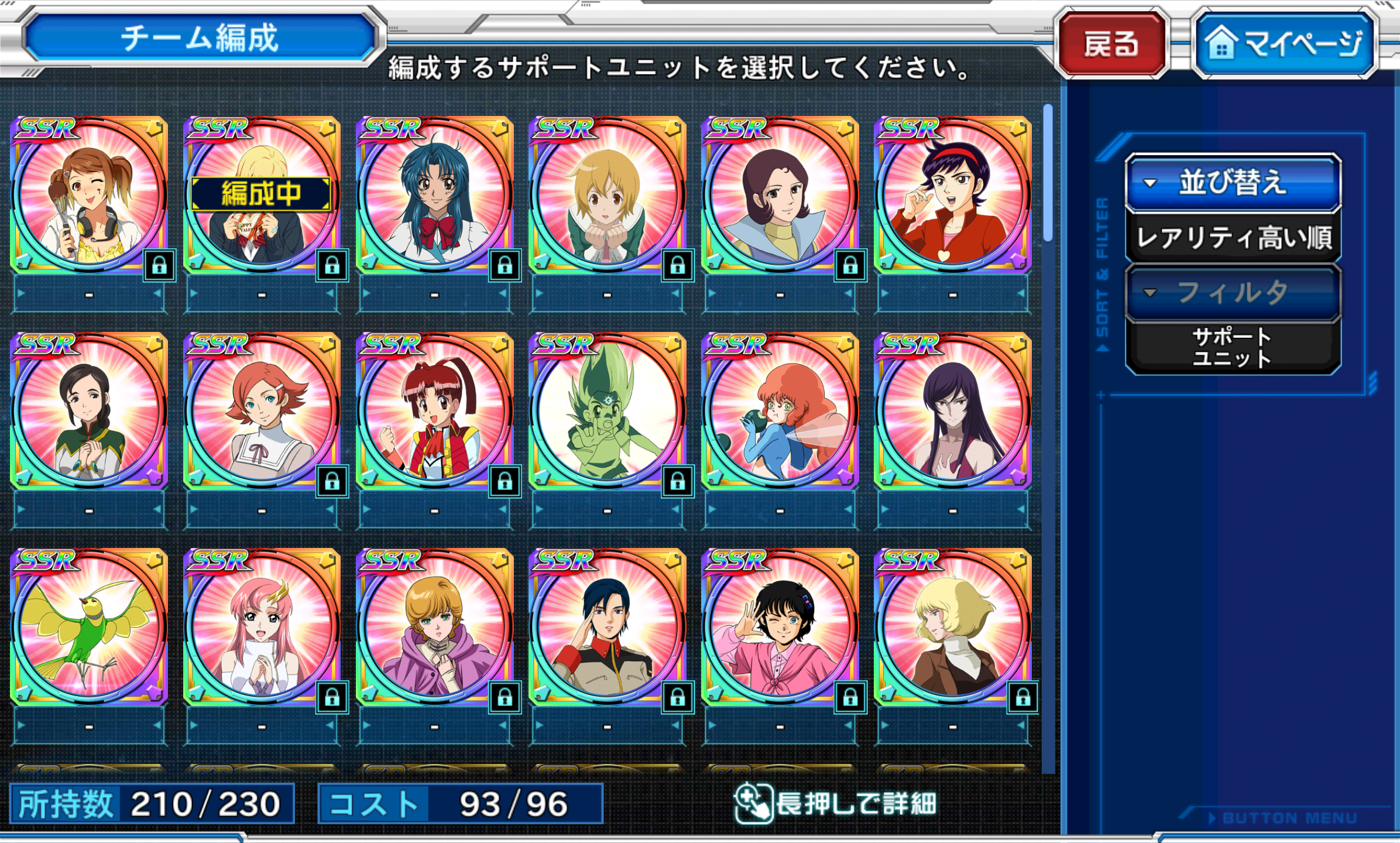Viewport: 1400px width, 843px height.
Task: Choose the orange-haired fairy in blue suit
Action: tap(780, 411)
